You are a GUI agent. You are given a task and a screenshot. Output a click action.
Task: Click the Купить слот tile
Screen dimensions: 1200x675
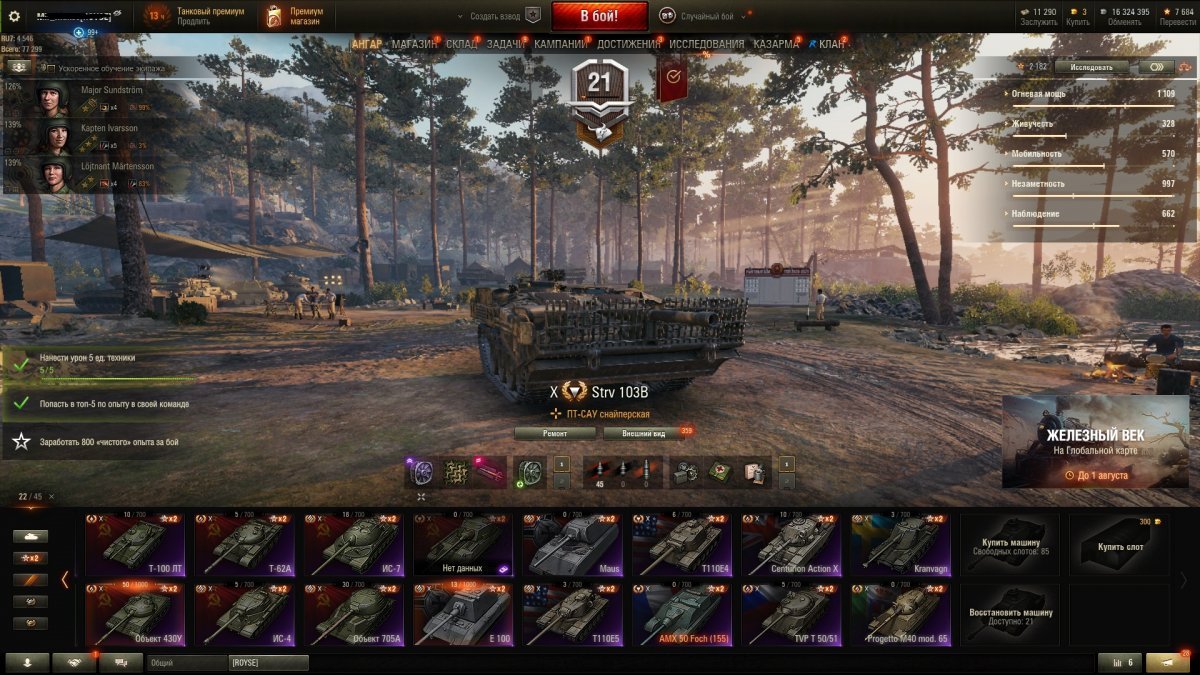tap(1118, 545)
